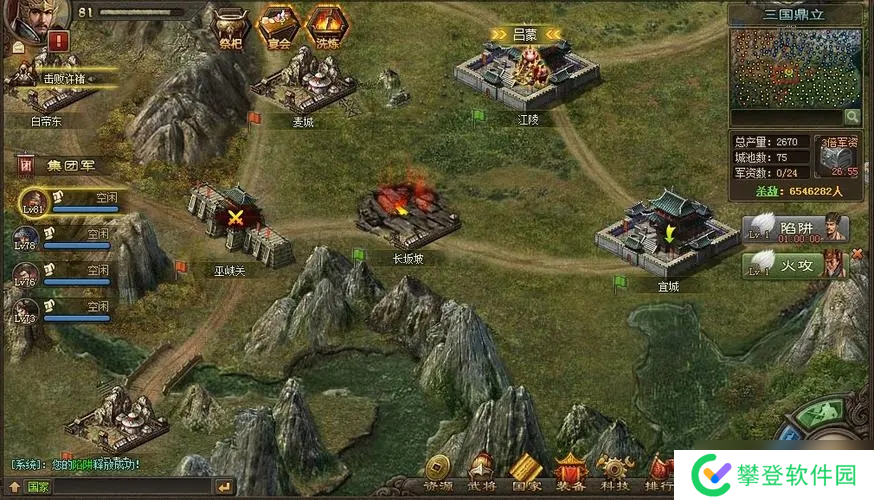Click the minimap magnifier search button

click(x=851, y=118)
